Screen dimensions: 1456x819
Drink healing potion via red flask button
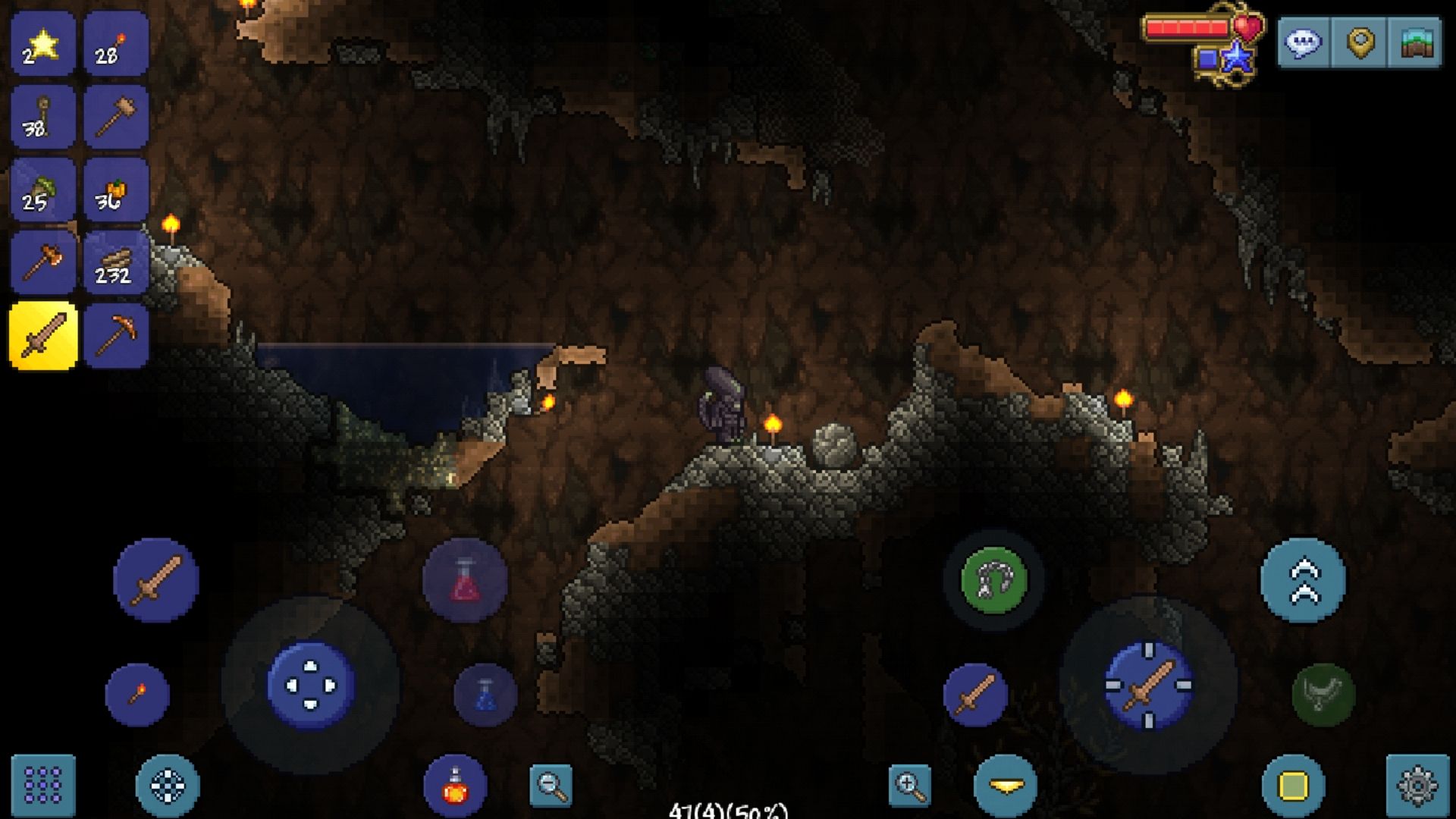(x=463, y=581)
